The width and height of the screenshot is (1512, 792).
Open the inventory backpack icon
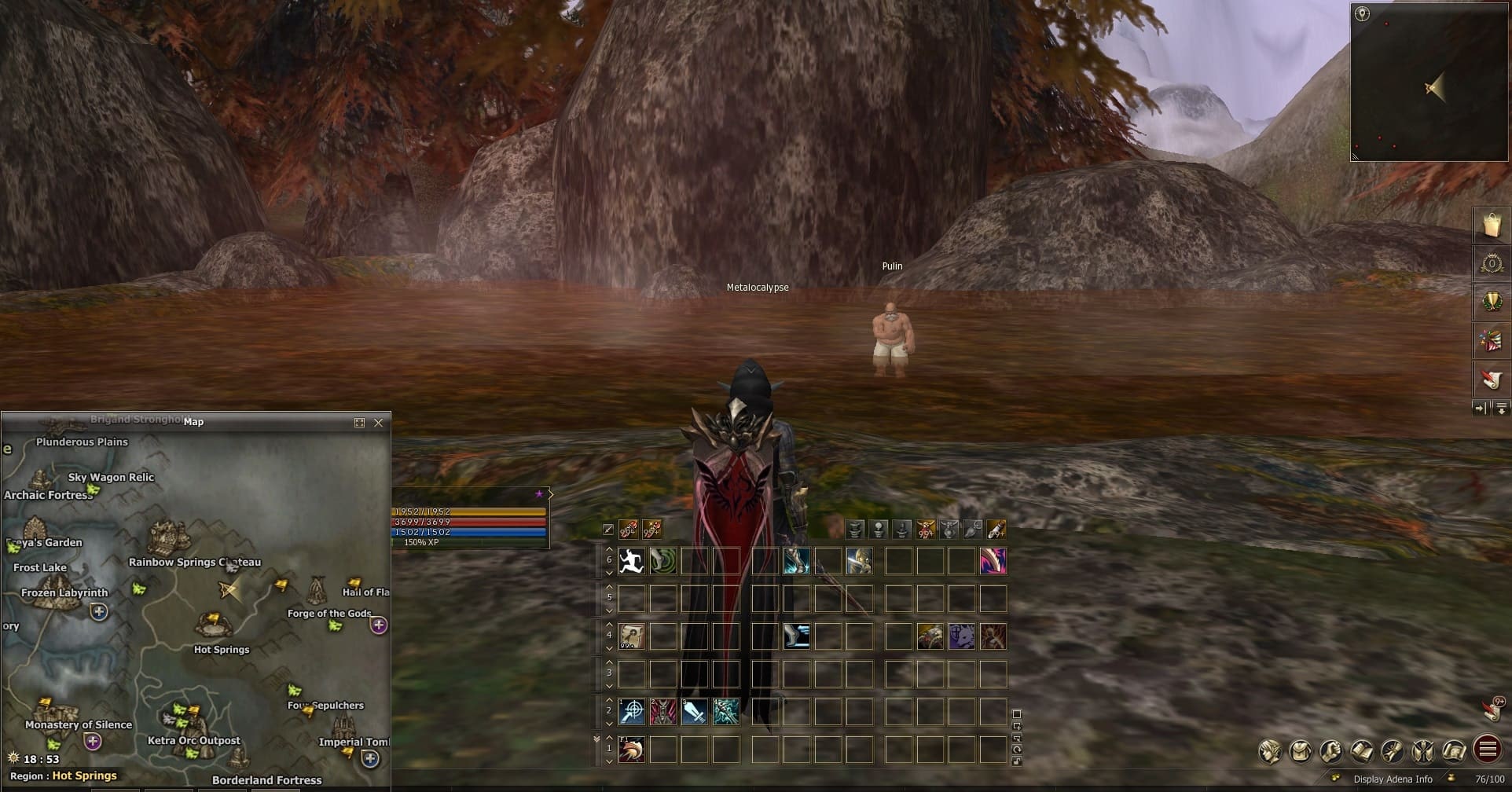pos(1301,751)
